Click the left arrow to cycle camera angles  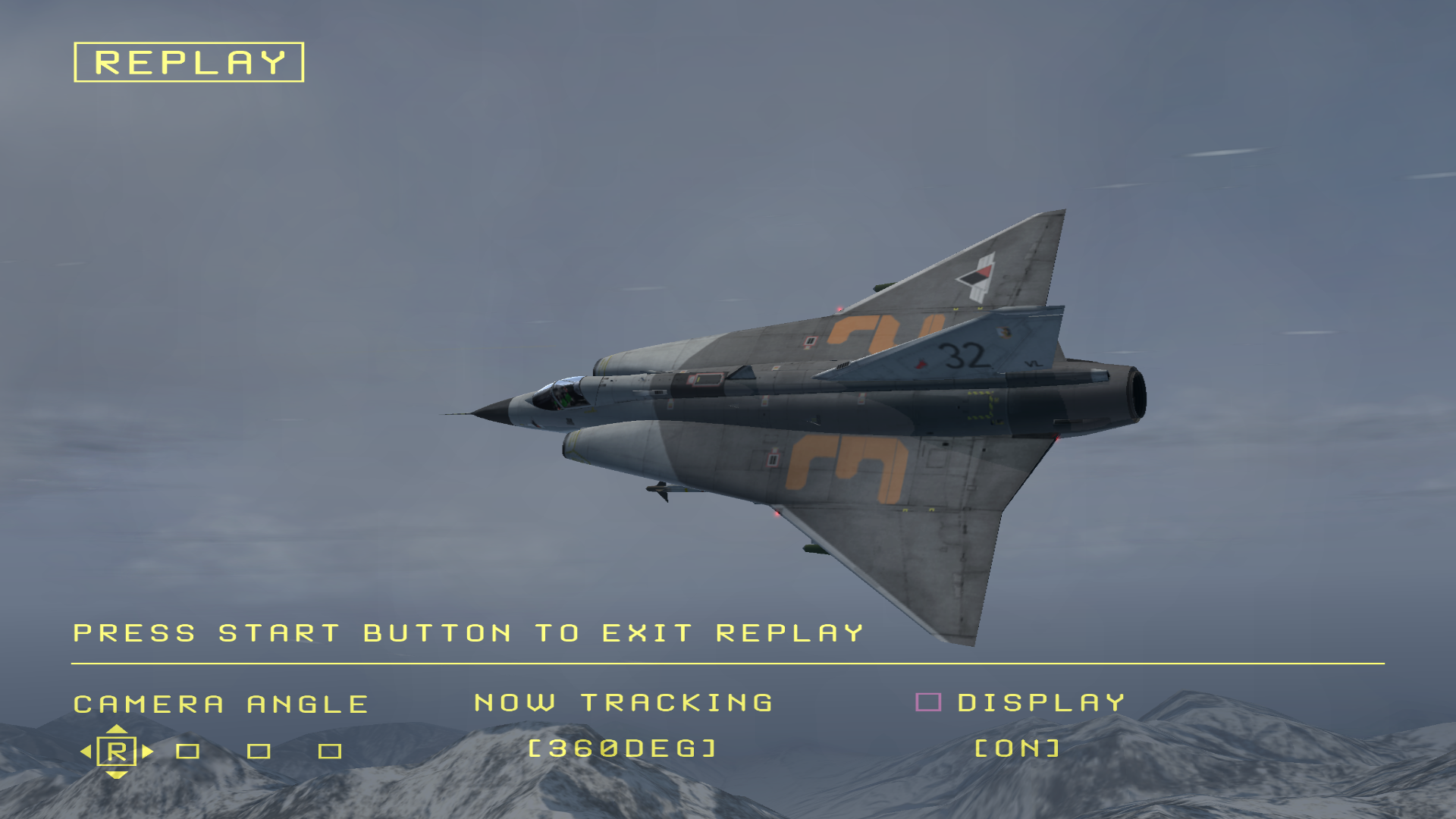pos(86,751)
